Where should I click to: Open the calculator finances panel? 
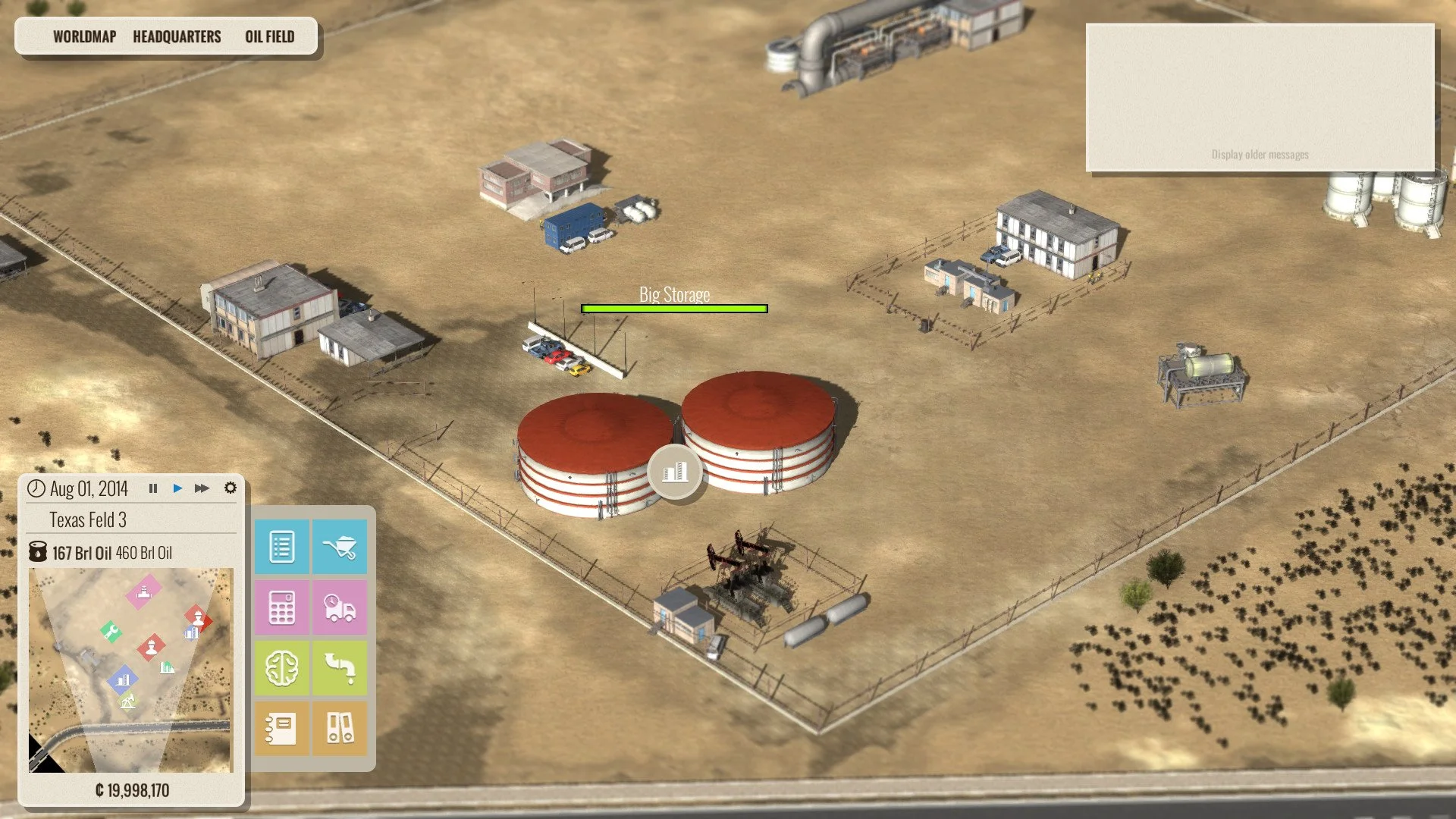click(282, 607)
